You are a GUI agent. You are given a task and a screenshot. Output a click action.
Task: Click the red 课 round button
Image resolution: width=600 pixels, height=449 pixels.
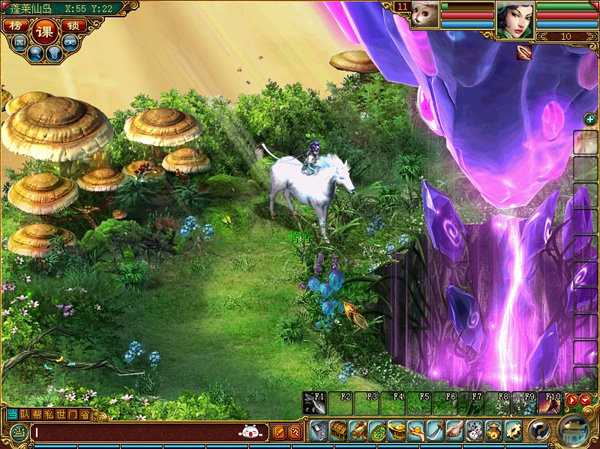(x=45, y=31)
